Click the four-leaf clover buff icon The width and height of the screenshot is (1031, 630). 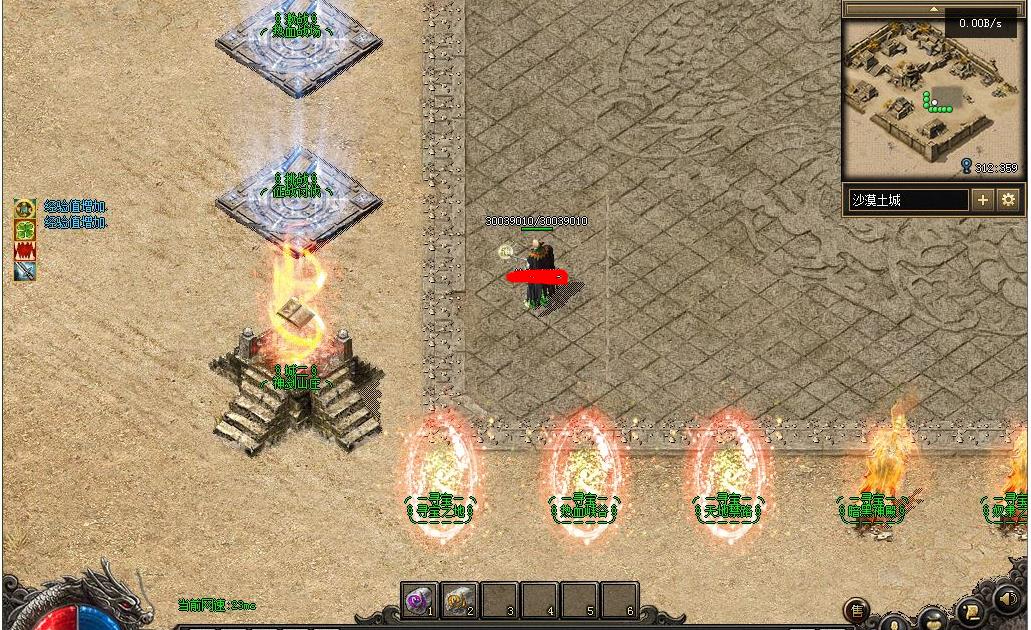click(x=25, y=229)
